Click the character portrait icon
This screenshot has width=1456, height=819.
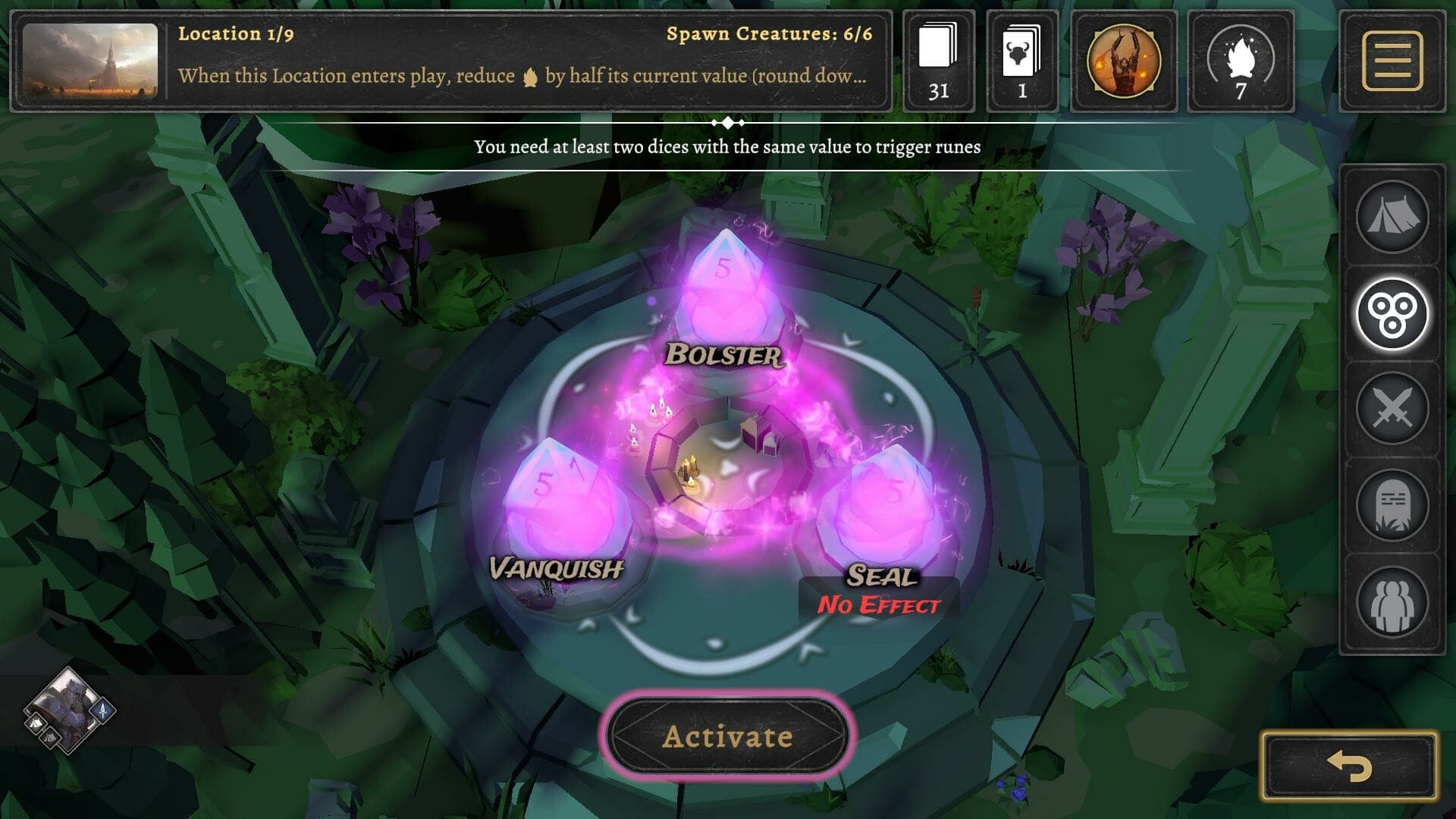pos(1123,61)
